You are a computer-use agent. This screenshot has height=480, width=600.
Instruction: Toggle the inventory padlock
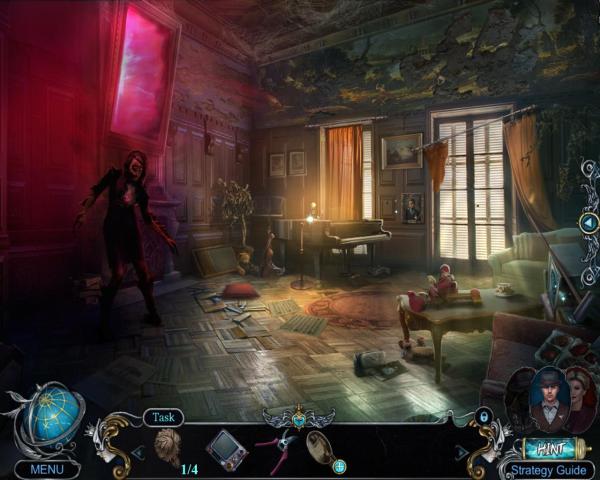tap(484, 416)
